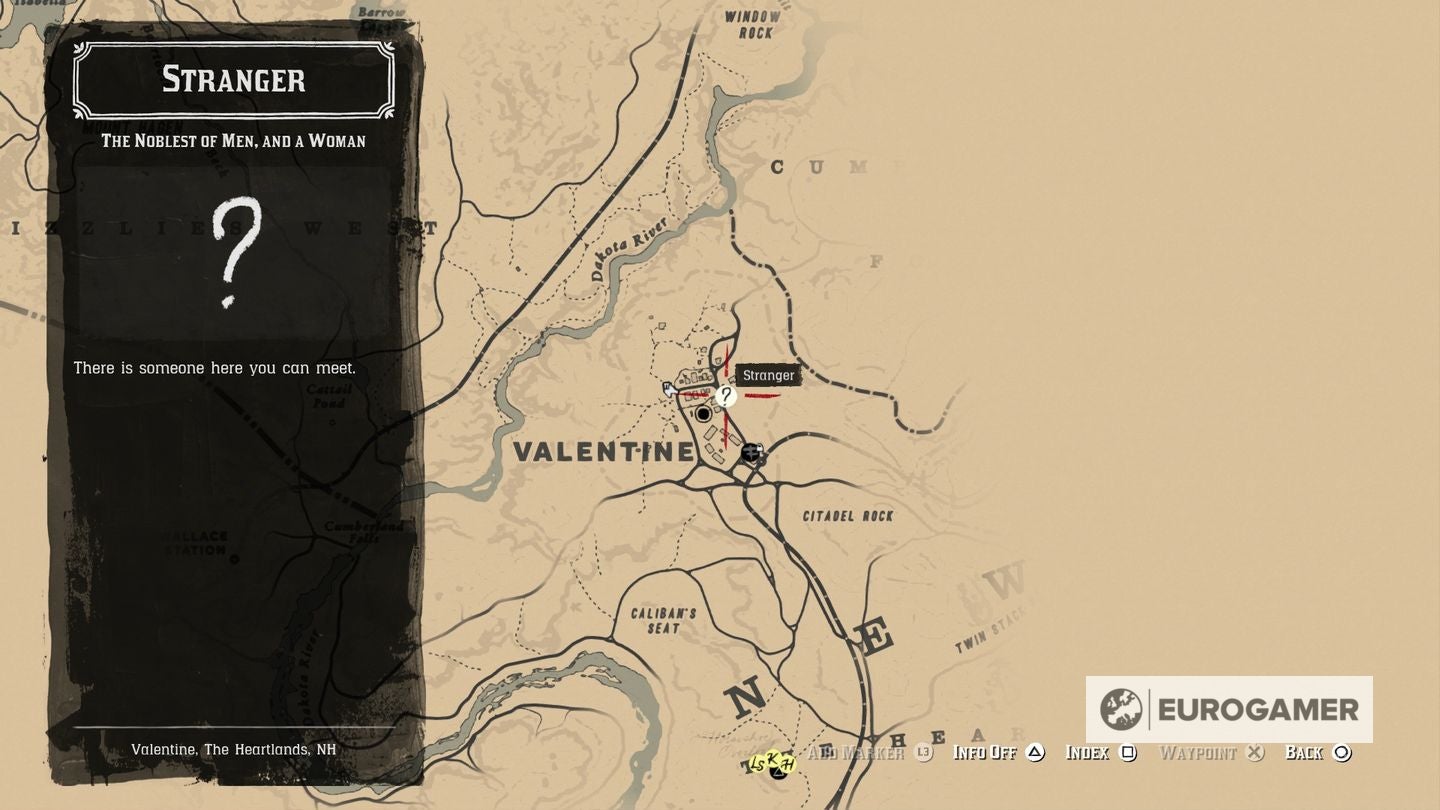
Task: Select the yellow K companion marker
Action: 774,757
